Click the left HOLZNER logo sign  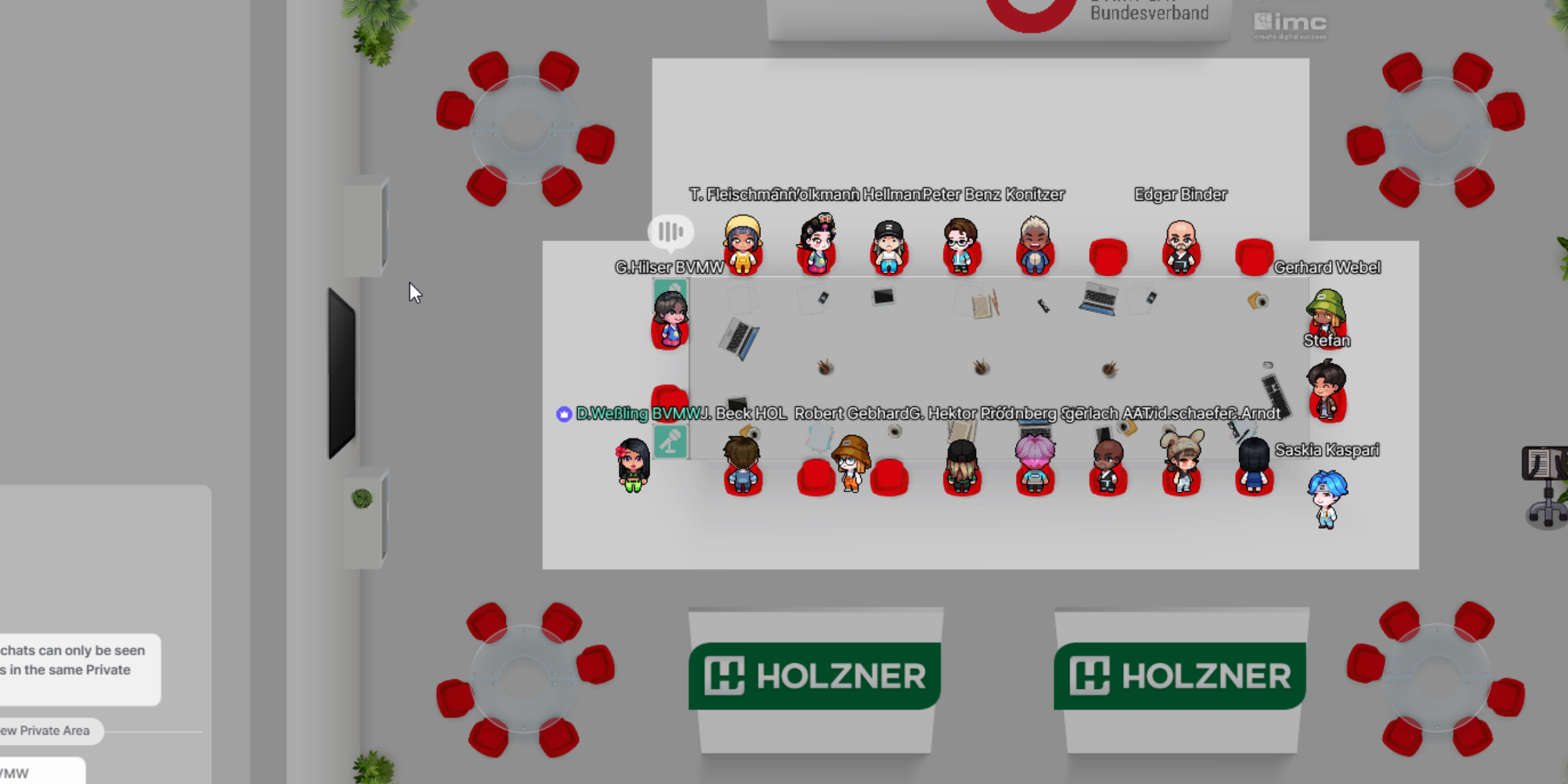[x=813, y=675]
